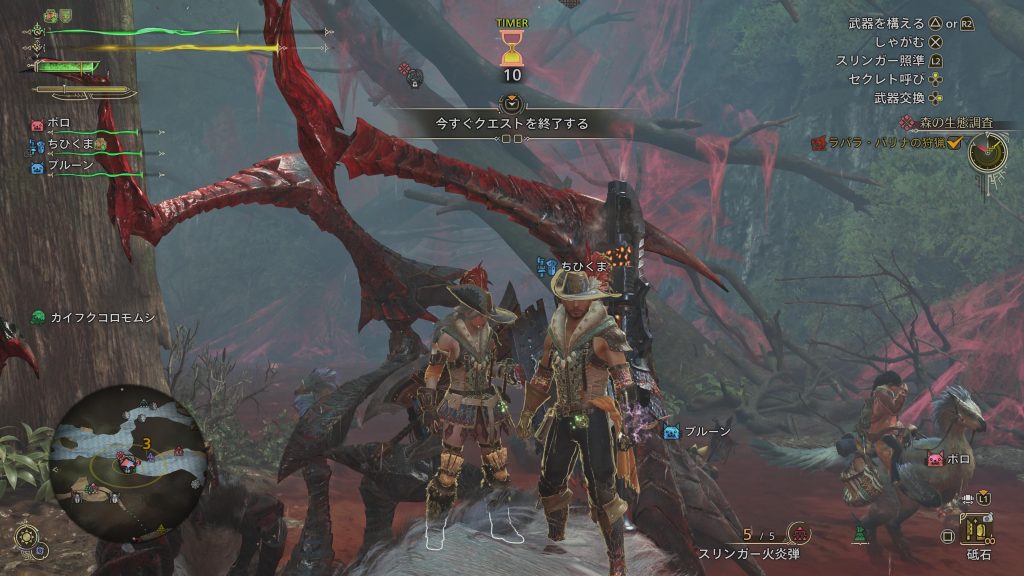Image resolution: width=1024 pixels, height=576 pixels.
Task: Click the round quest clock gauge icon
Action: (x=987, y=152)
